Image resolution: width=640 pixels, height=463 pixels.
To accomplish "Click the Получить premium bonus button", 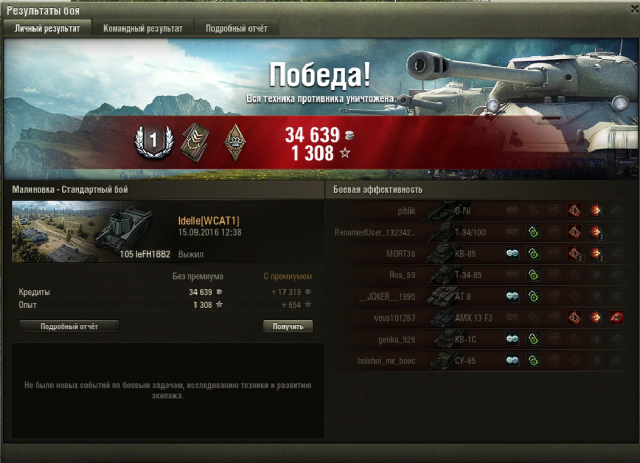I will click(x=288, y=326).
